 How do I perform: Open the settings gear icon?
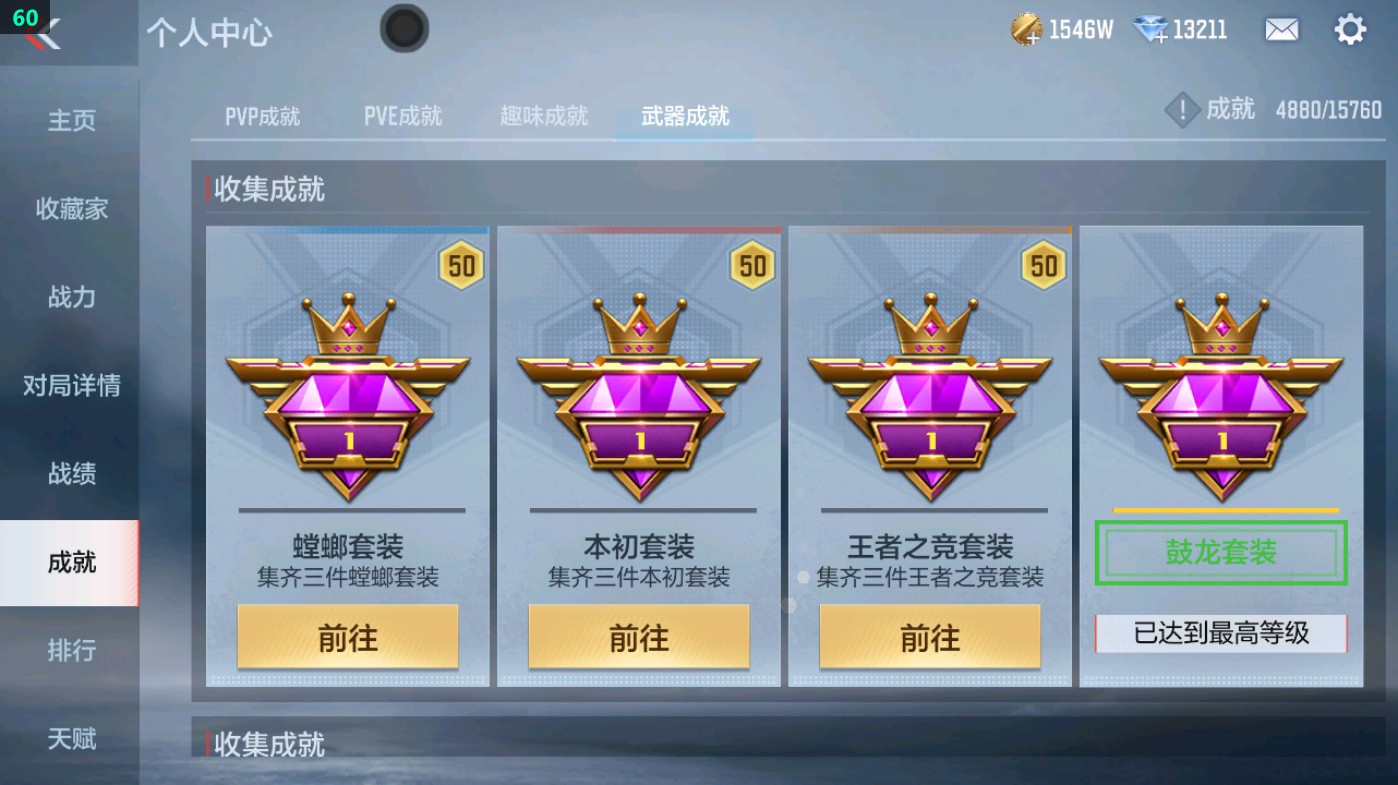1351,29
